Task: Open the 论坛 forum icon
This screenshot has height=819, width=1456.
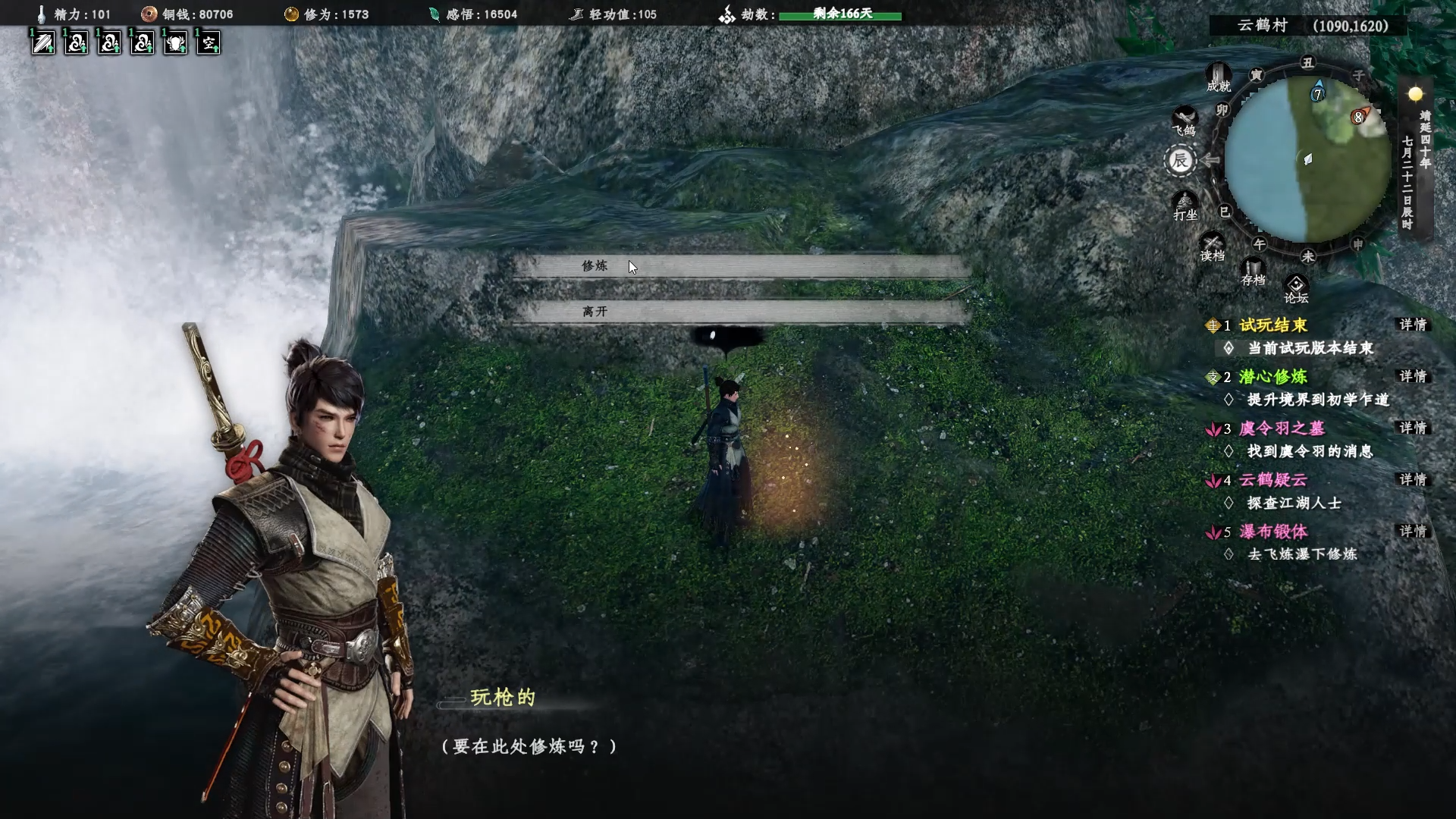Action: tap(1296, 290)
